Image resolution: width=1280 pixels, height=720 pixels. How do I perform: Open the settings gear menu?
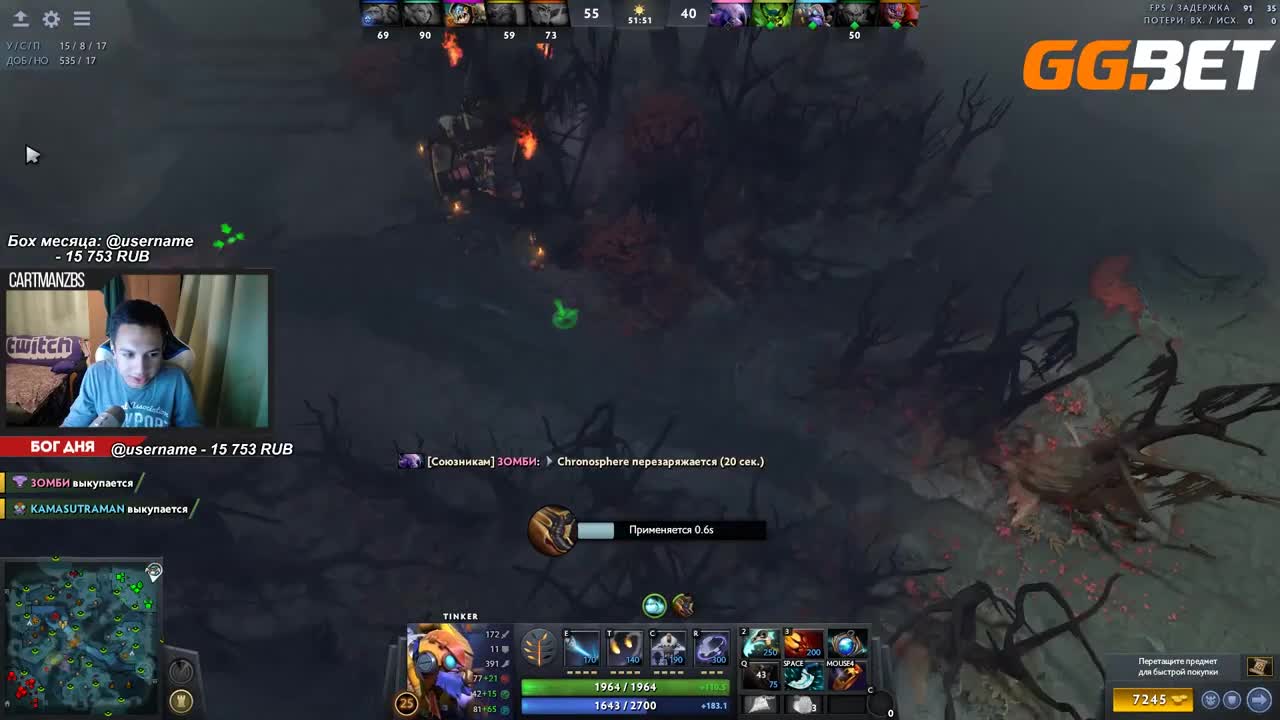click(x=51, y=19)
